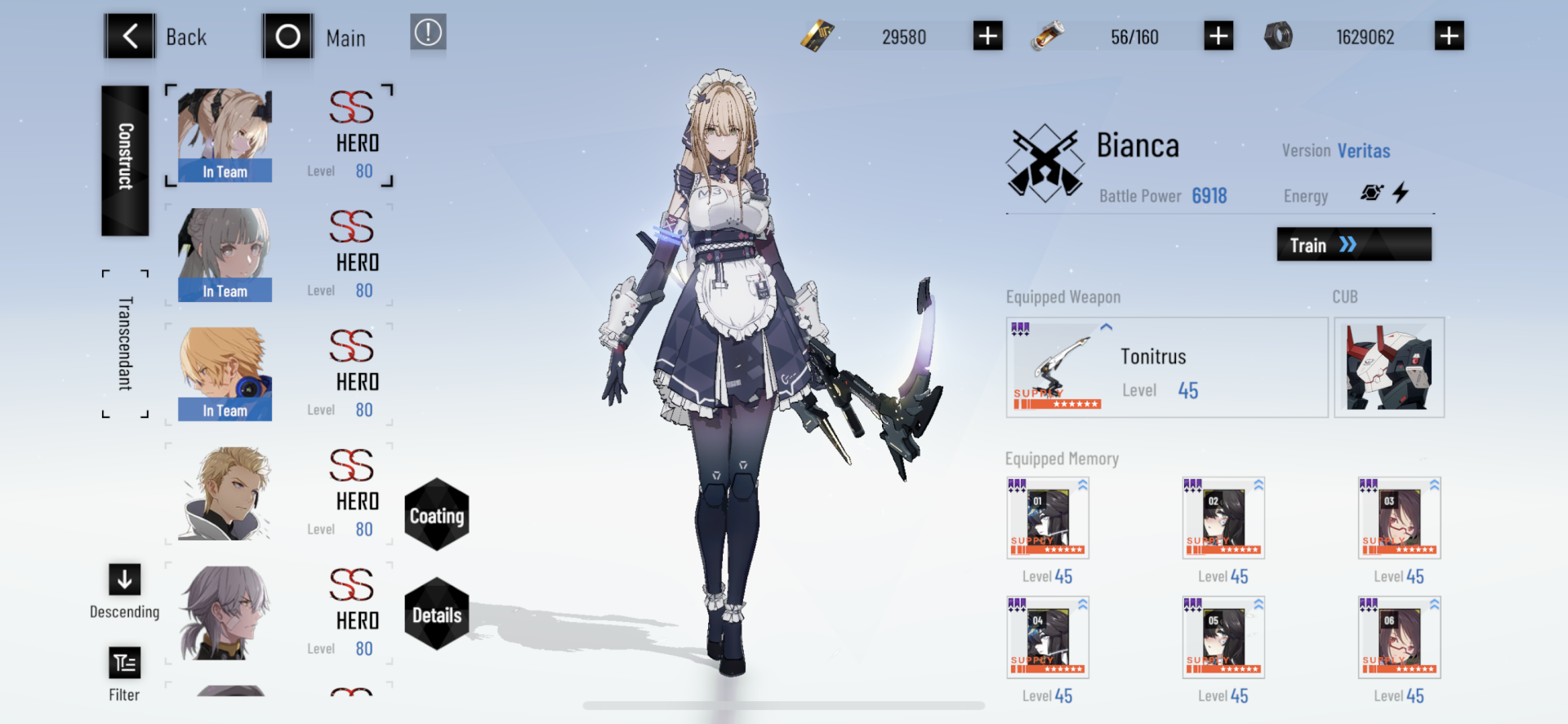
Task: Switch sorting via the descending arrow control
Action: (x=123, y=580)
